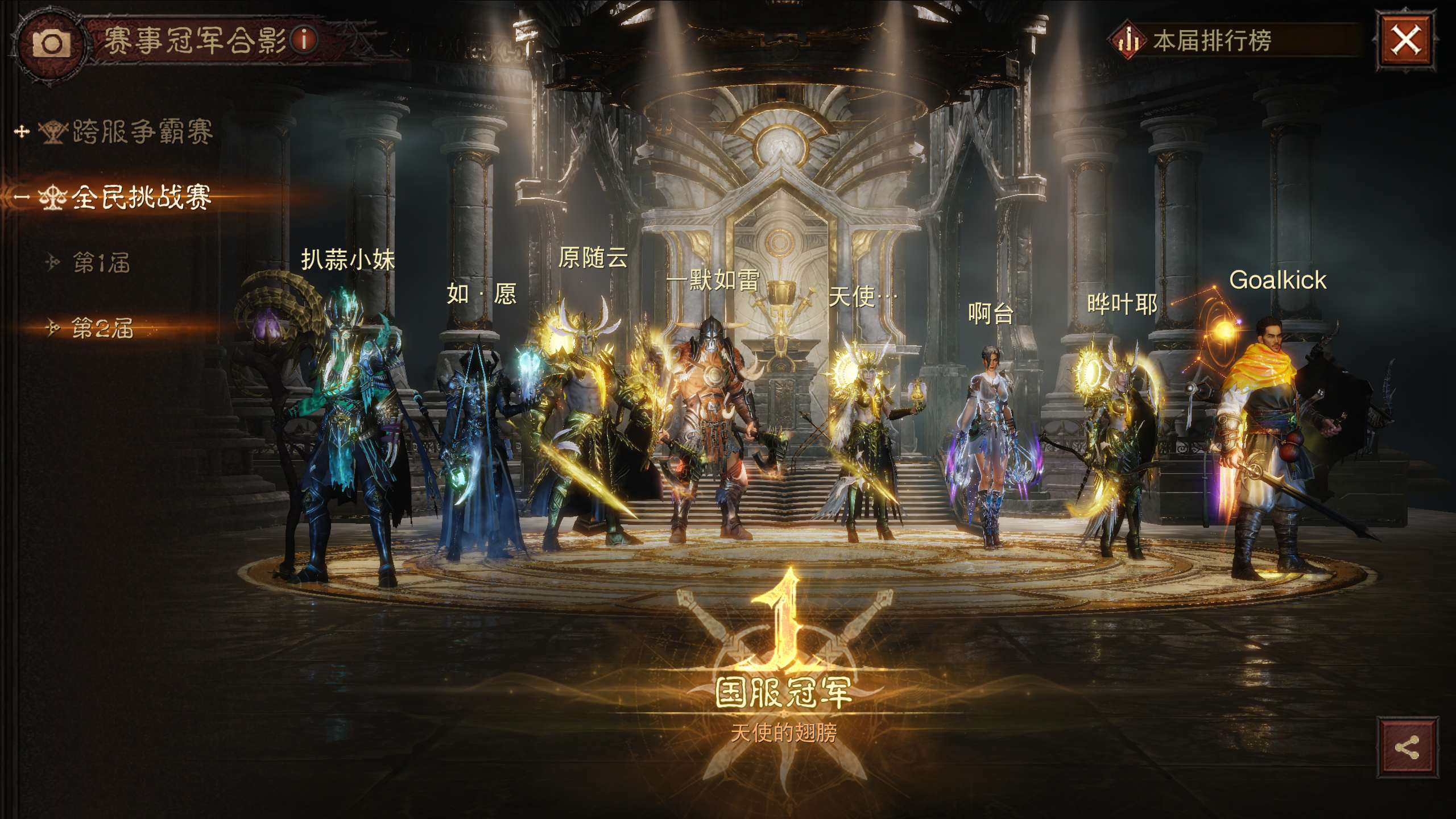This screenshot has width=1456, height=819.
Task: Share the champion group photo
Action: point(1407,747)
